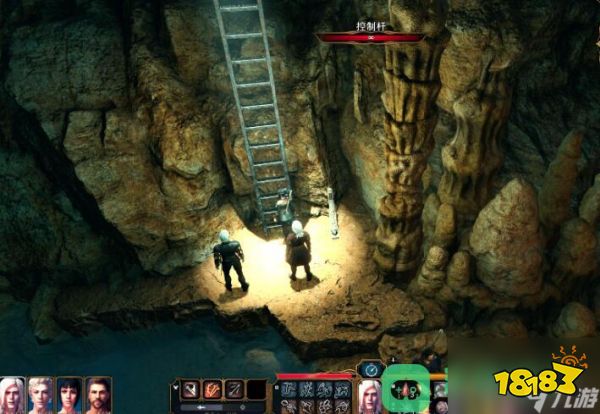
Task: Activate the diagonal slash attack icon
Action: pos(234,390)
